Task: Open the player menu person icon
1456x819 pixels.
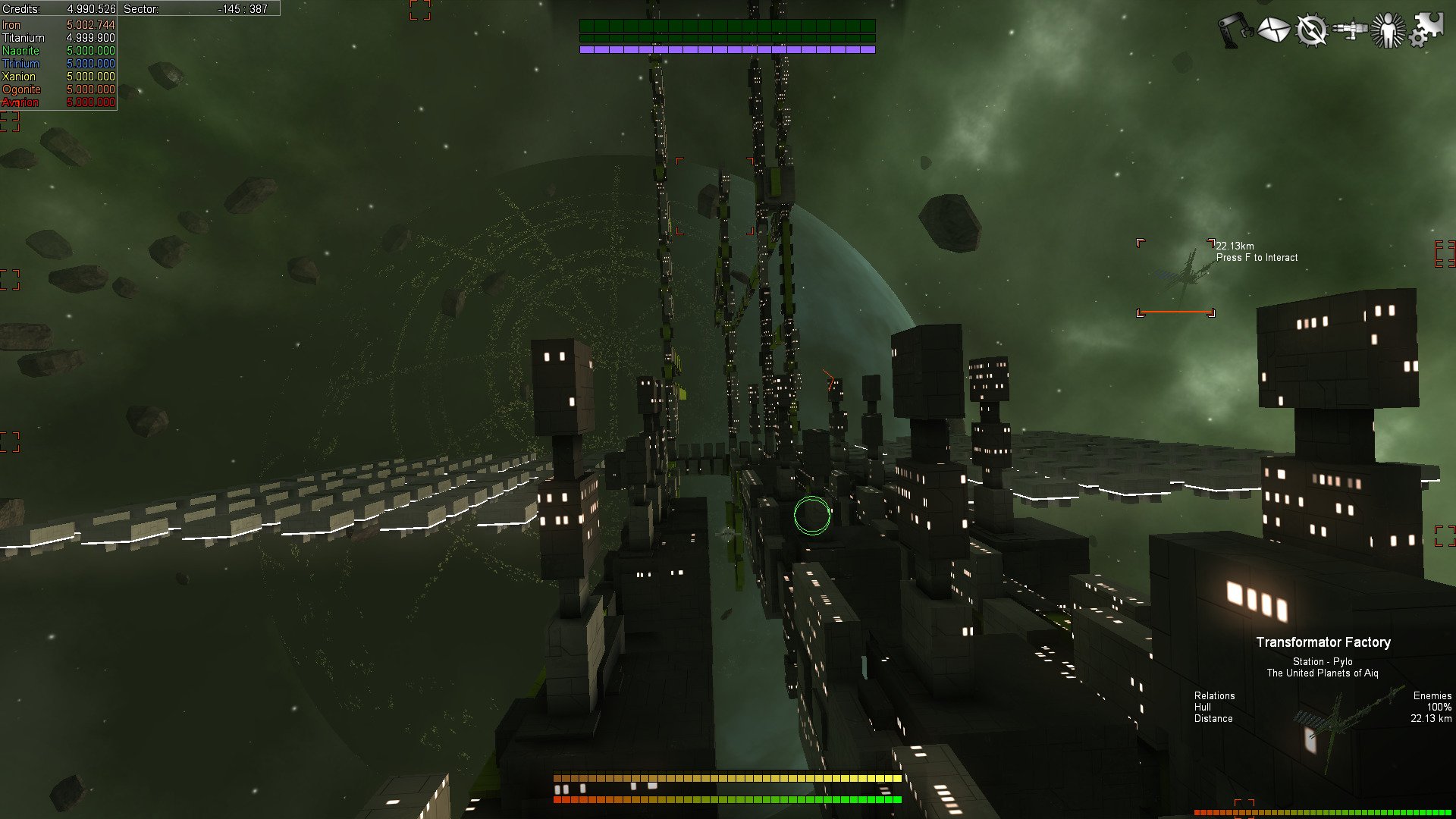Action: (x=1388, y=30)
